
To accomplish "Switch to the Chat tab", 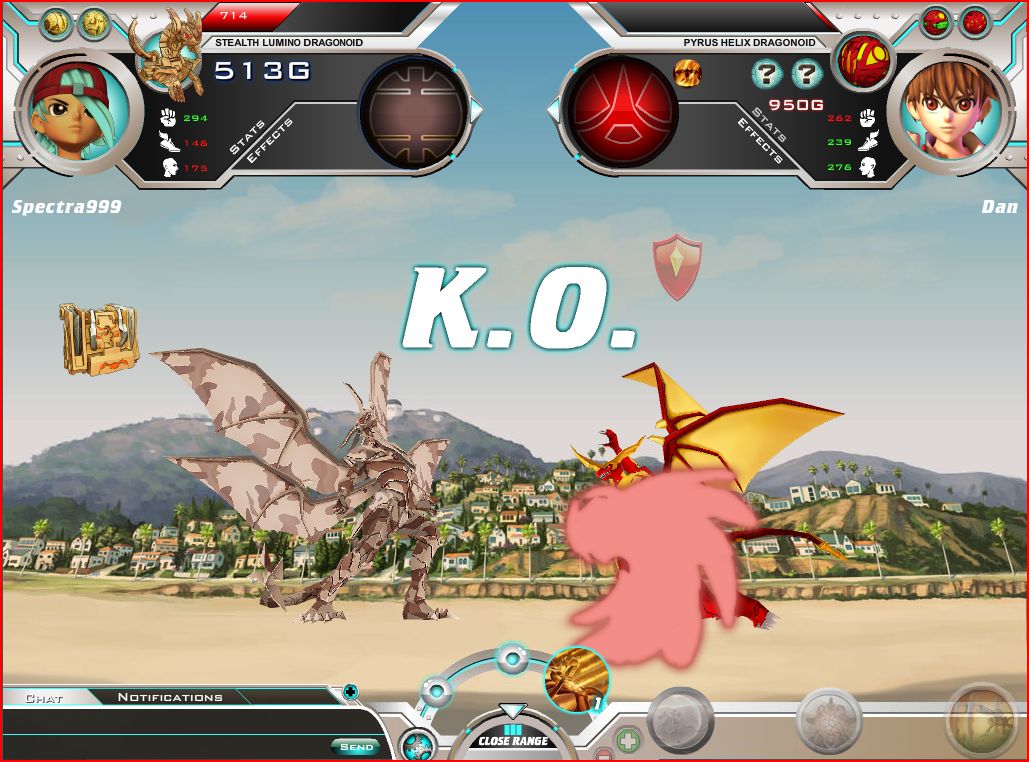I will tap(43, 698).
